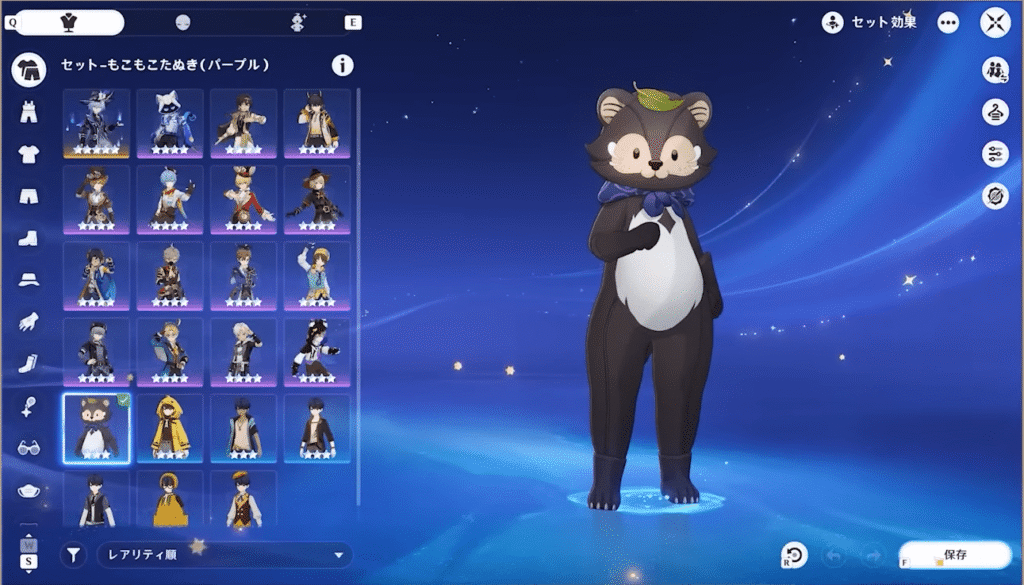Click the reset arrow button
The height and width of the screenshot is (585, 1024).
(794, 555)
